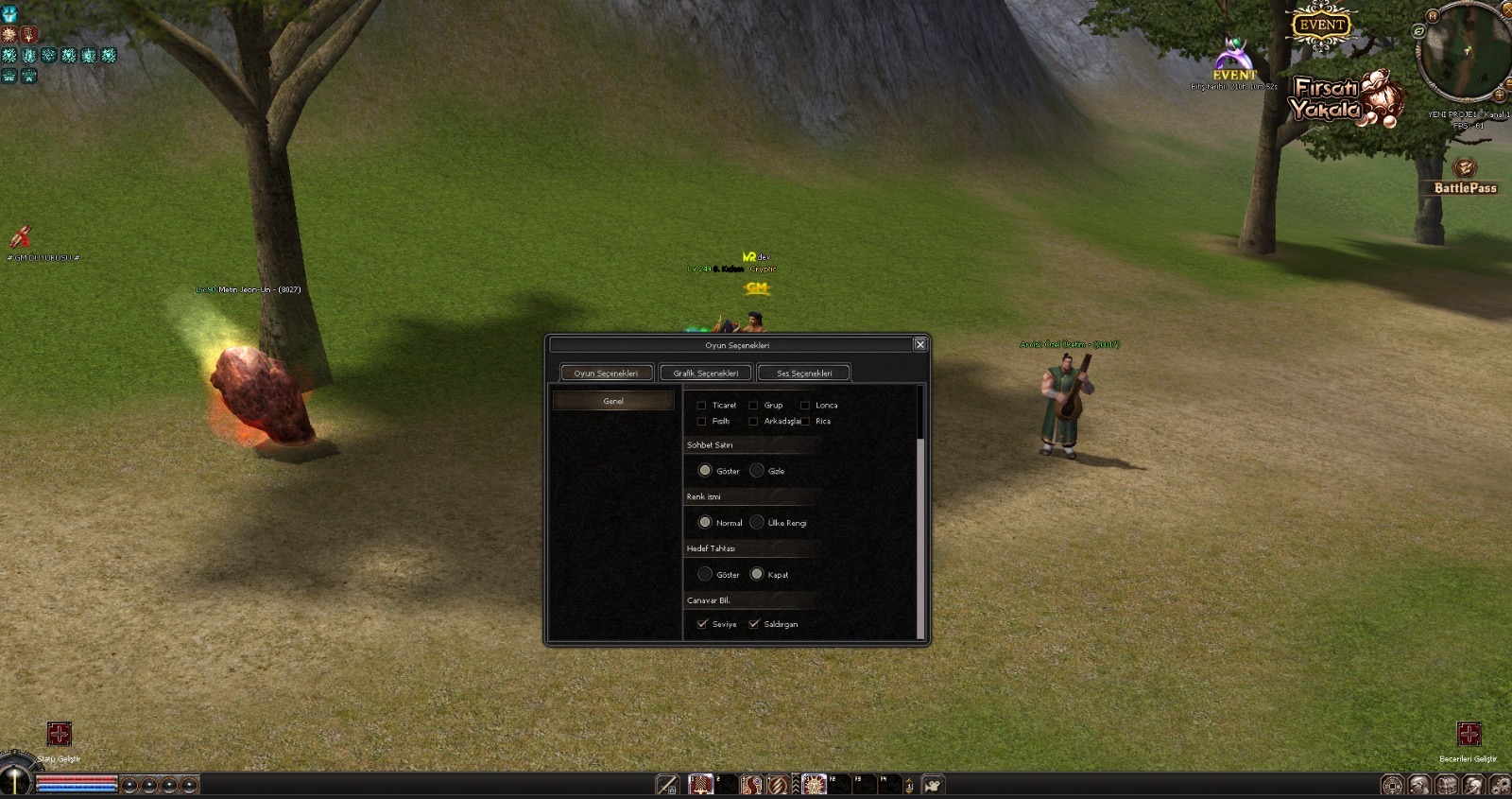Open the purple ring EVENT icon
Viewport: 1512px width, 799px height.
point(1234,57)
